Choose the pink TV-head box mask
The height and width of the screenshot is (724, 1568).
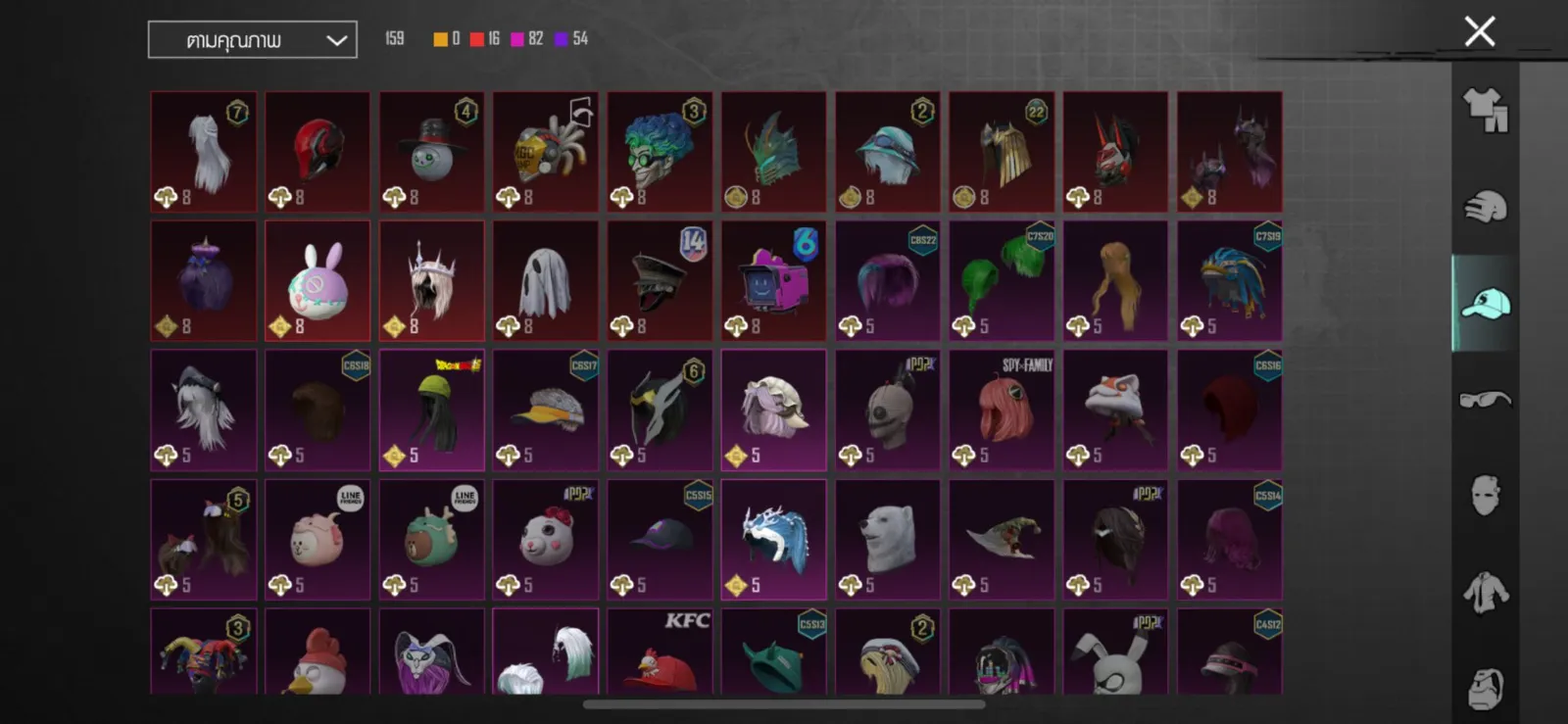click(x=773, y=281)
